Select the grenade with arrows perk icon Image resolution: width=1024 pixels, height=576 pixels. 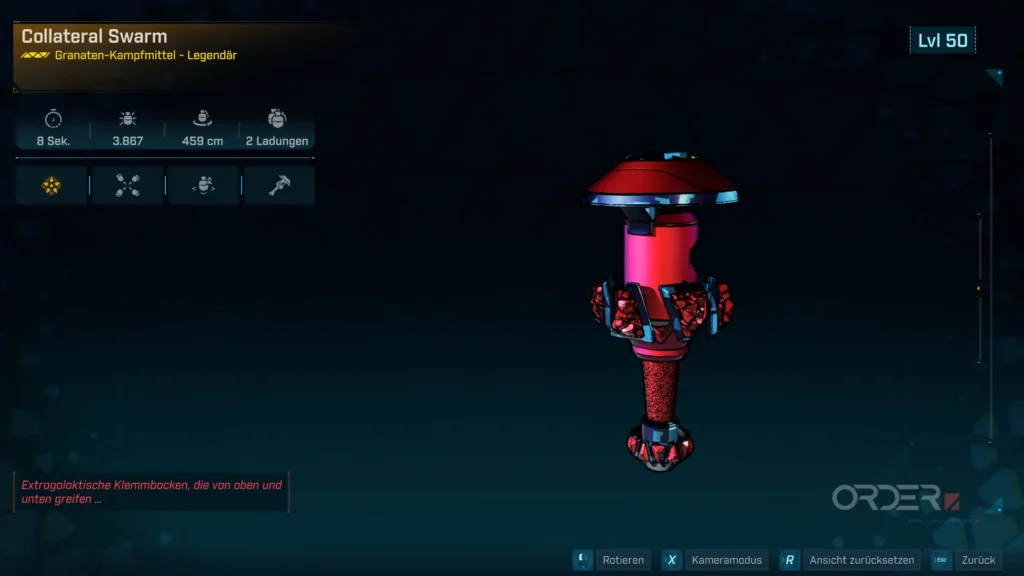coord(203,185)
